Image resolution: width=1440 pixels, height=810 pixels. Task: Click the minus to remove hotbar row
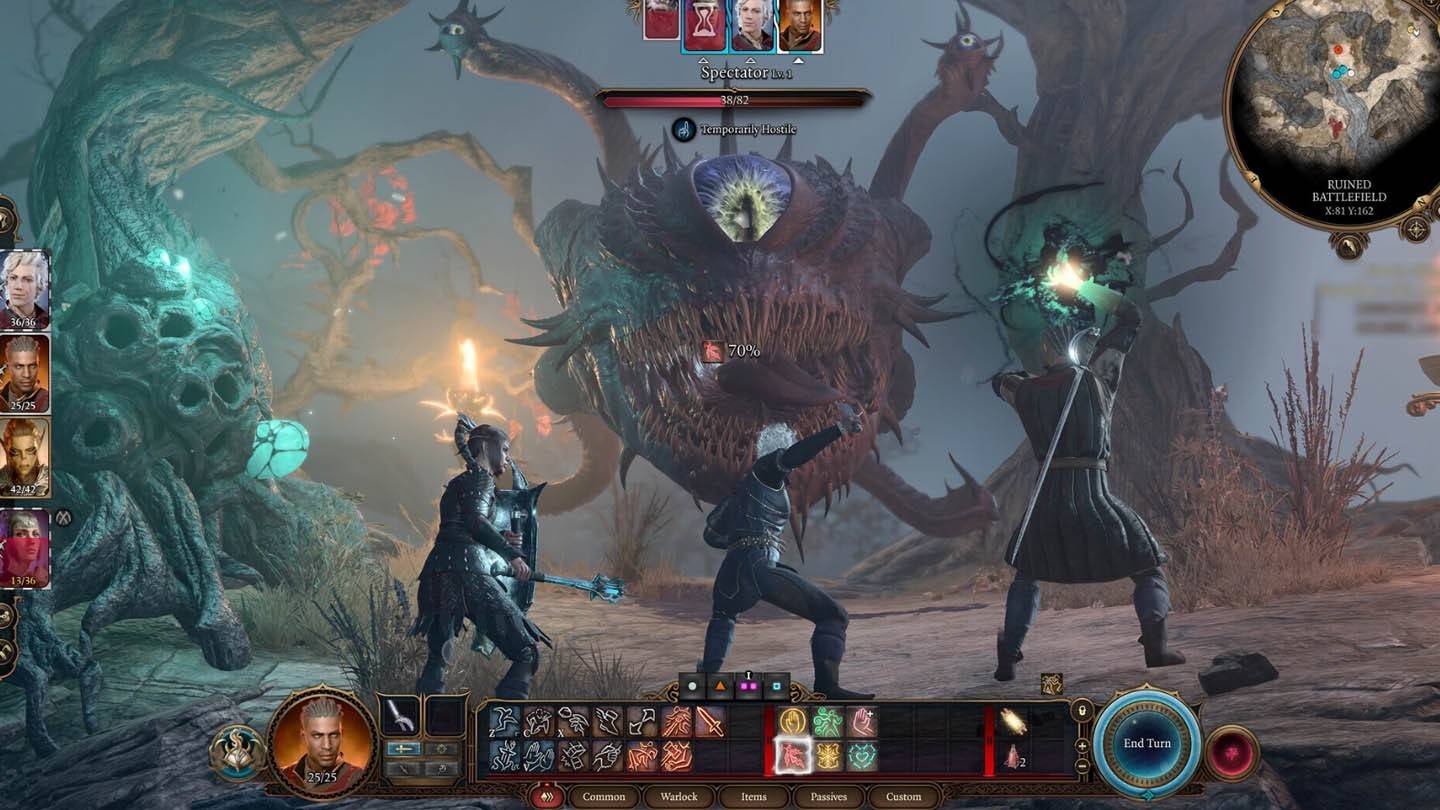pos(1082,767)
